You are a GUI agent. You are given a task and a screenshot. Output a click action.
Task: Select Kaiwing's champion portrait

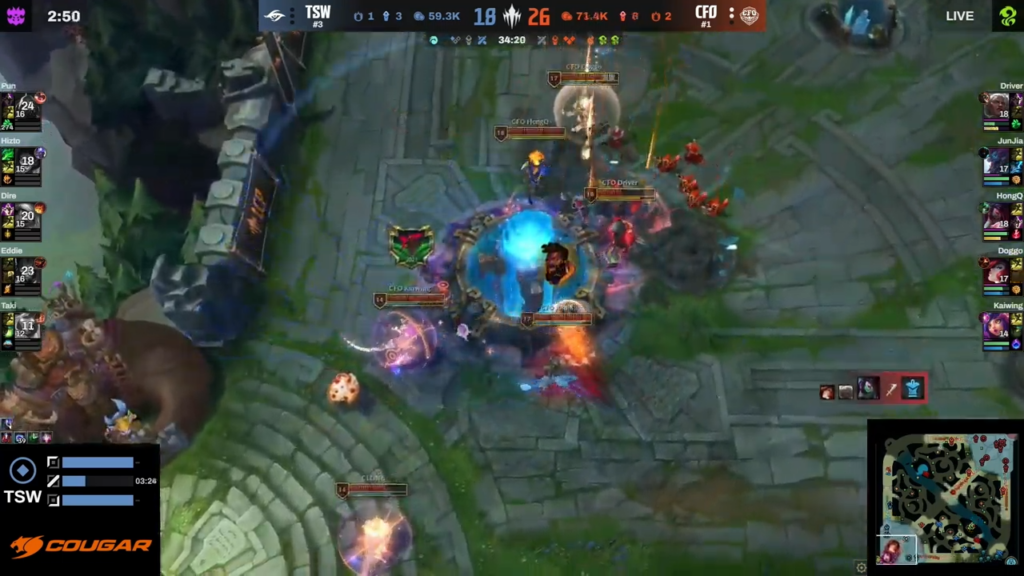point(997,326)
